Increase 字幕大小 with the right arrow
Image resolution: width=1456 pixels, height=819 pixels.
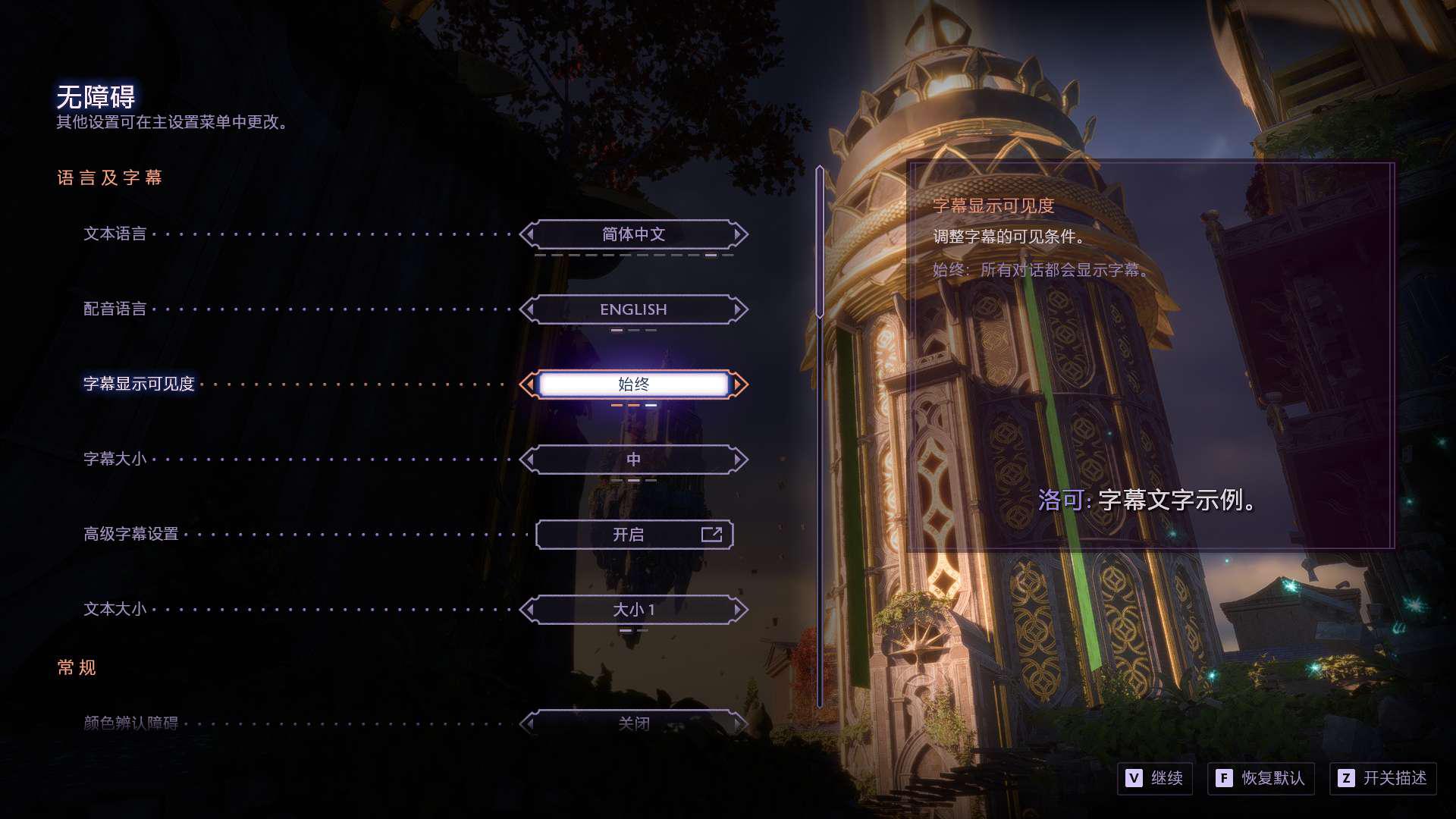(x=739, y=460)
